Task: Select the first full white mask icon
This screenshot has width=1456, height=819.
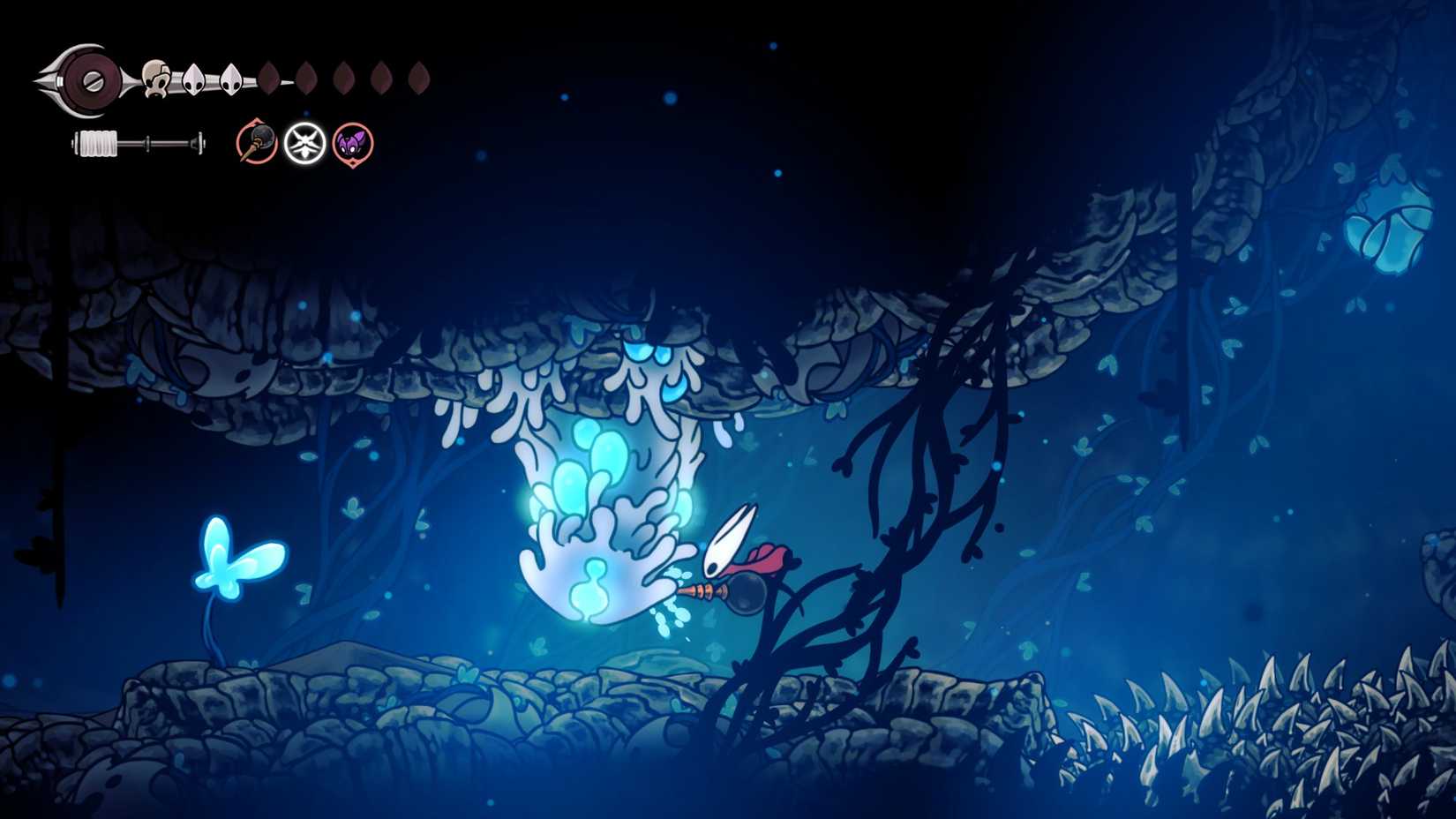Action: point(192,77)
